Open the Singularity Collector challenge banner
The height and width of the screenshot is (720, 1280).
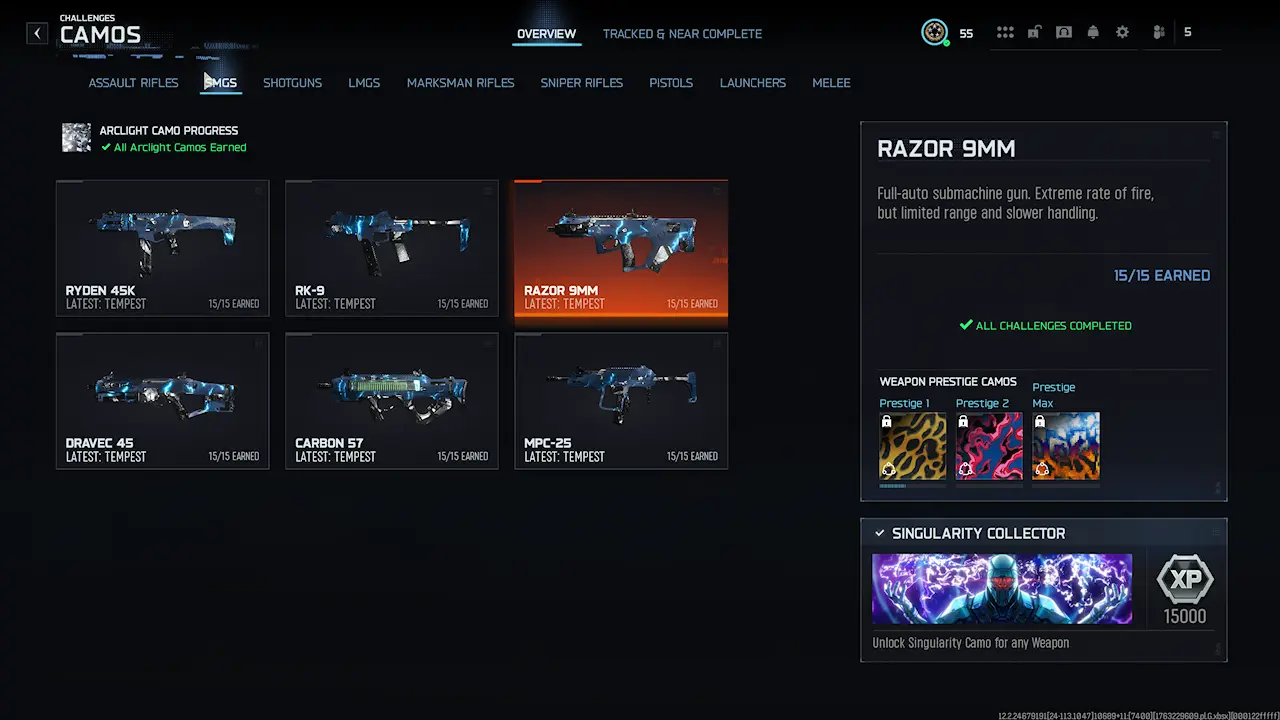pyautogui.click(x=1001, y=589)
